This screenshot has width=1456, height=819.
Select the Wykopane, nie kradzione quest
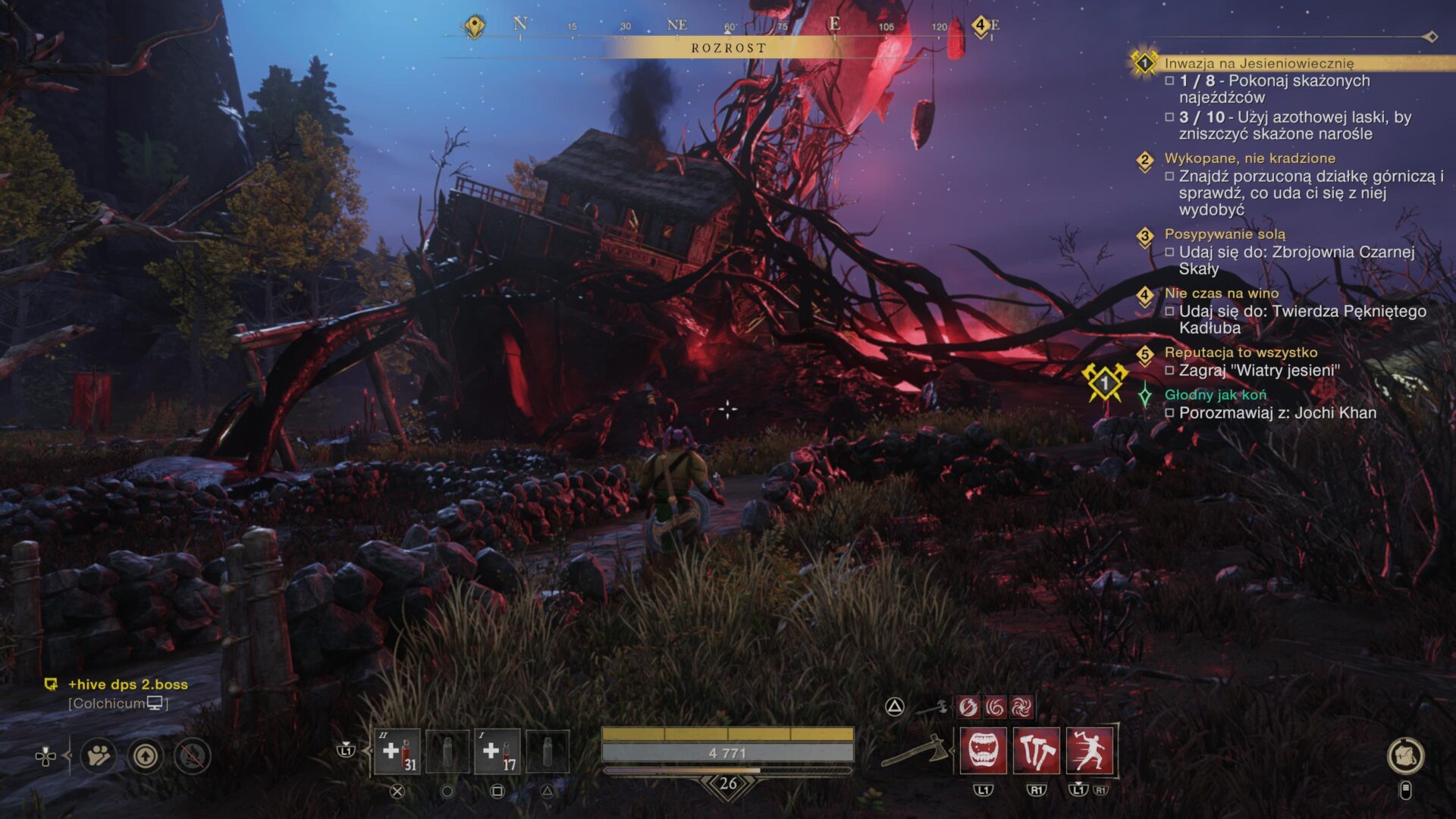pyautogui.click(x=1250, y=158)
